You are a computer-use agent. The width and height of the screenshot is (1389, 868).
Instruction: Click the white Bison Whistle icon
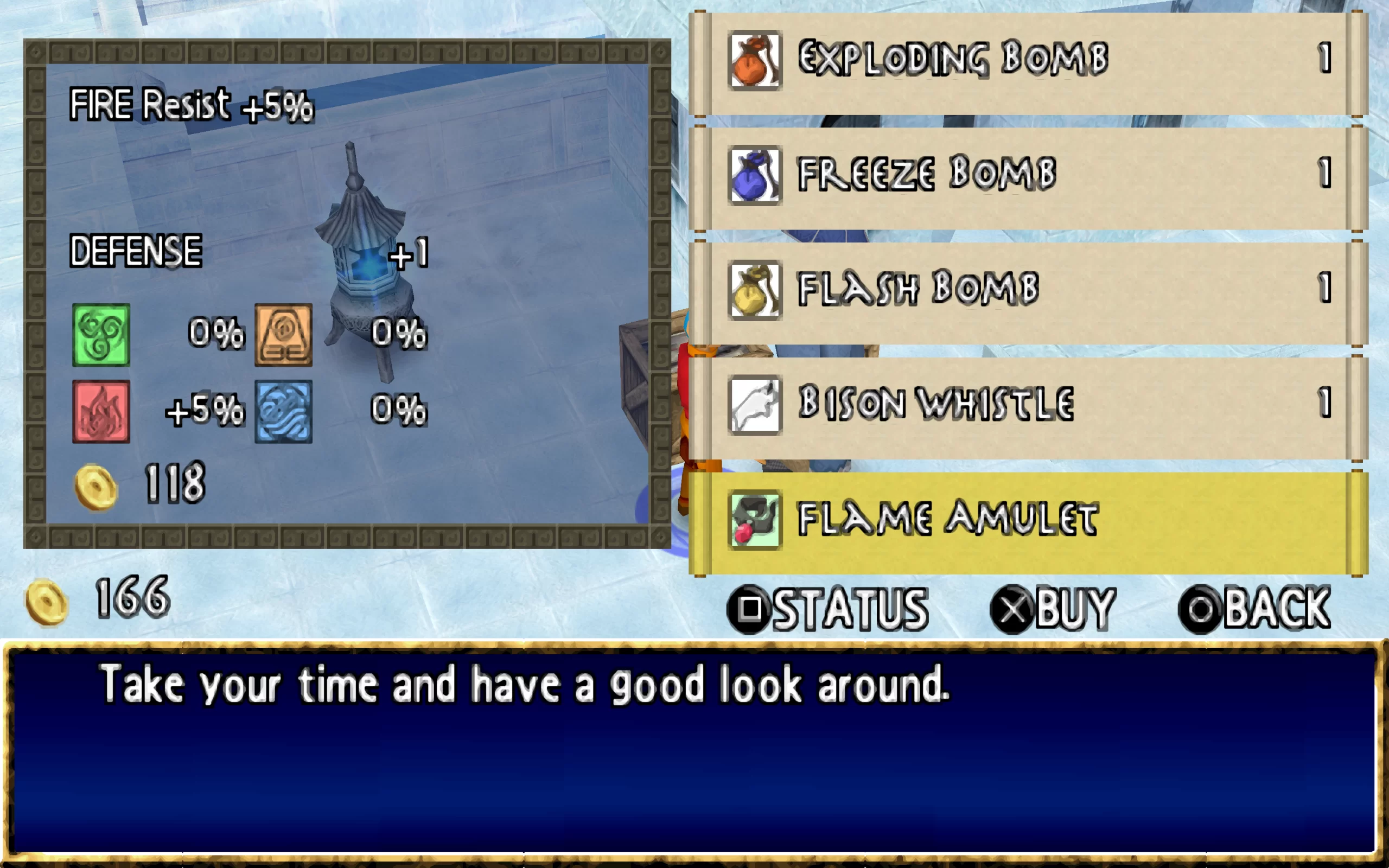[754, 405]
